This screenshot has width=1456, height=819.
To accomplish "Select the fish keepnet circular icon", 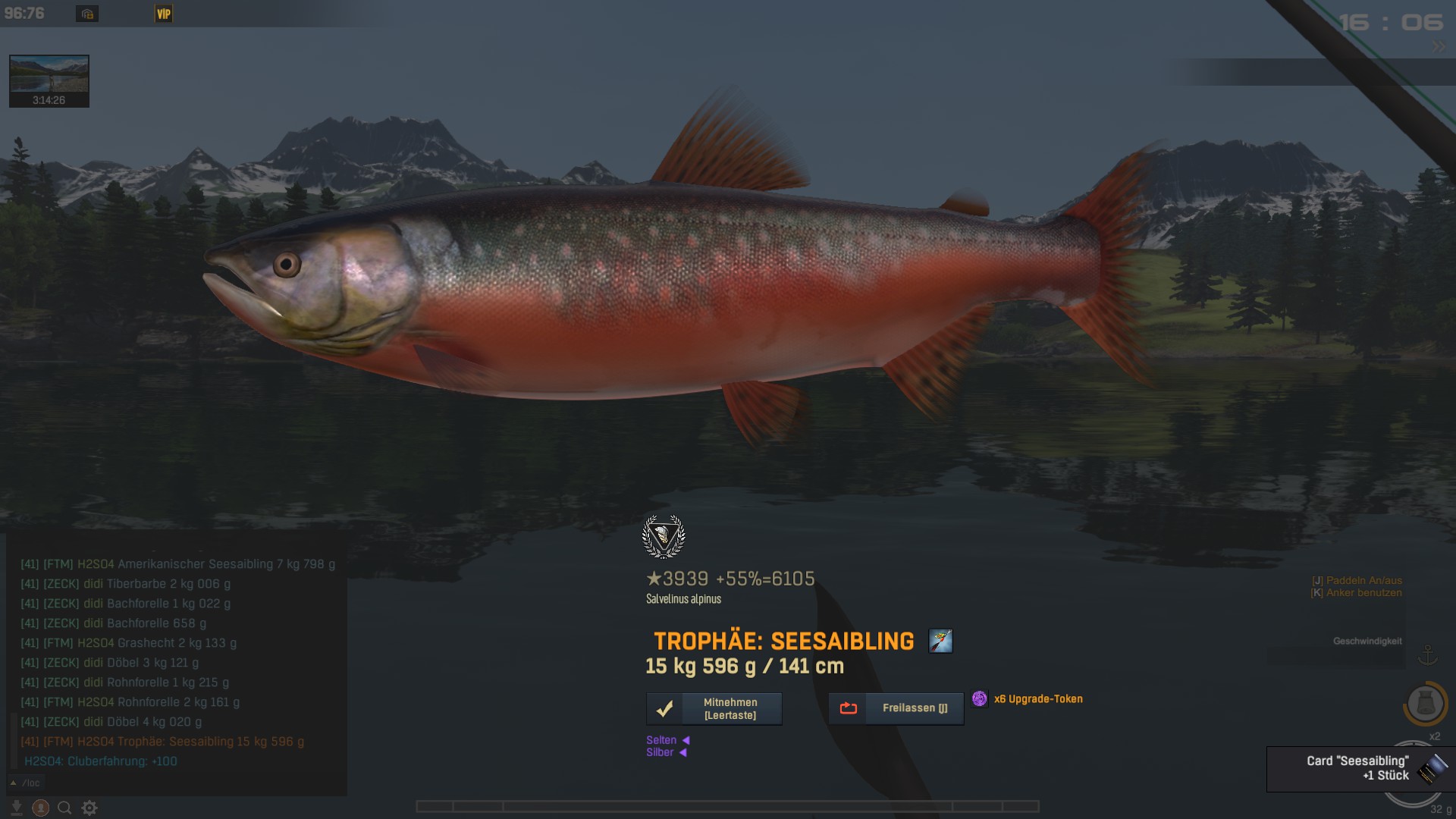I will tap(1425, 704).
